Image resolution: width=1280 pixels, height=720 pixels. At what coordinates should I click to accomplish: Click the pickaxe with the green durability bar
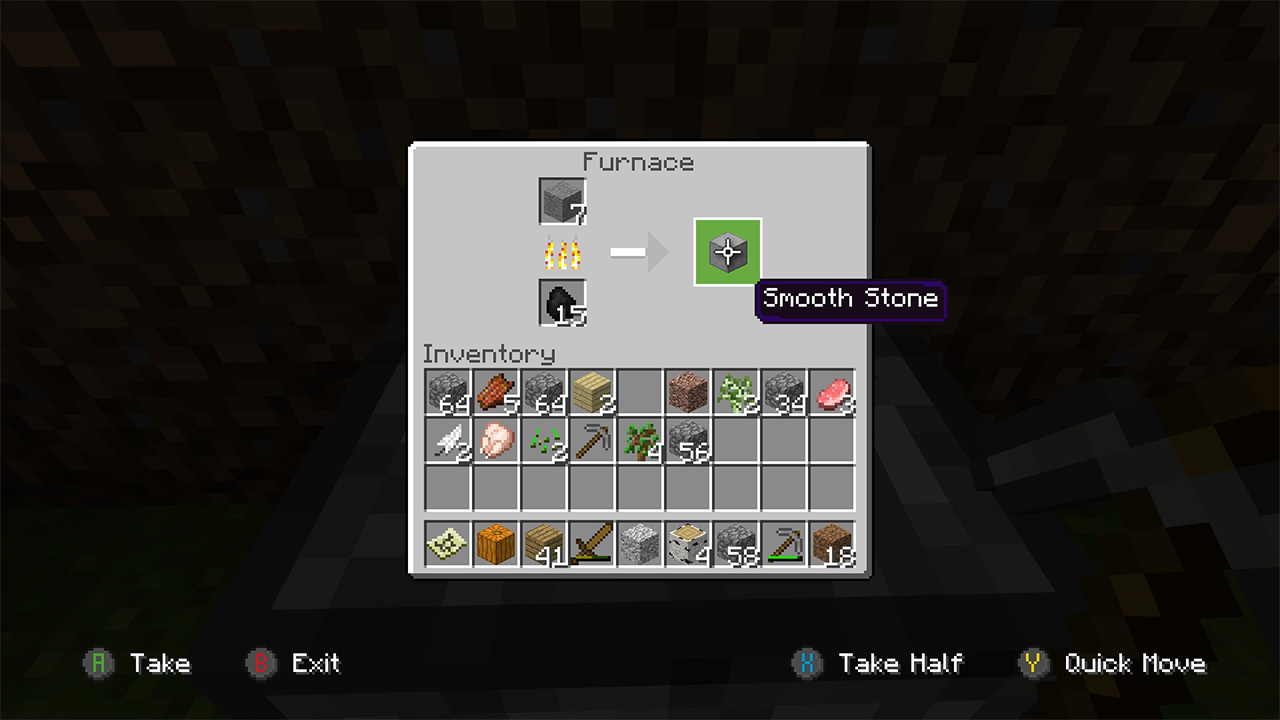pos(783,545)
